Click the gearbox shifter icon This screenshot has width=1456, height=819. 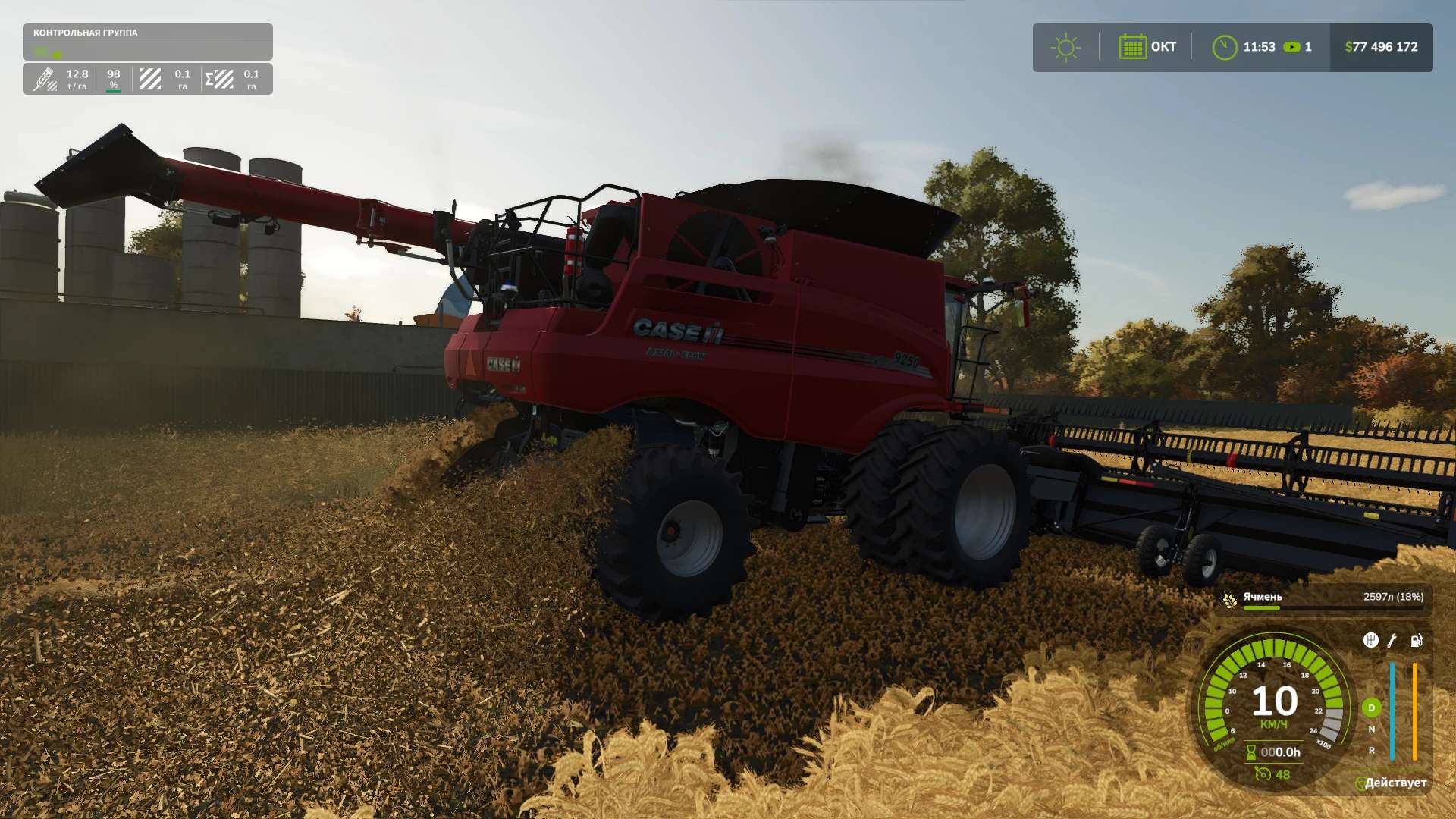1370,640
